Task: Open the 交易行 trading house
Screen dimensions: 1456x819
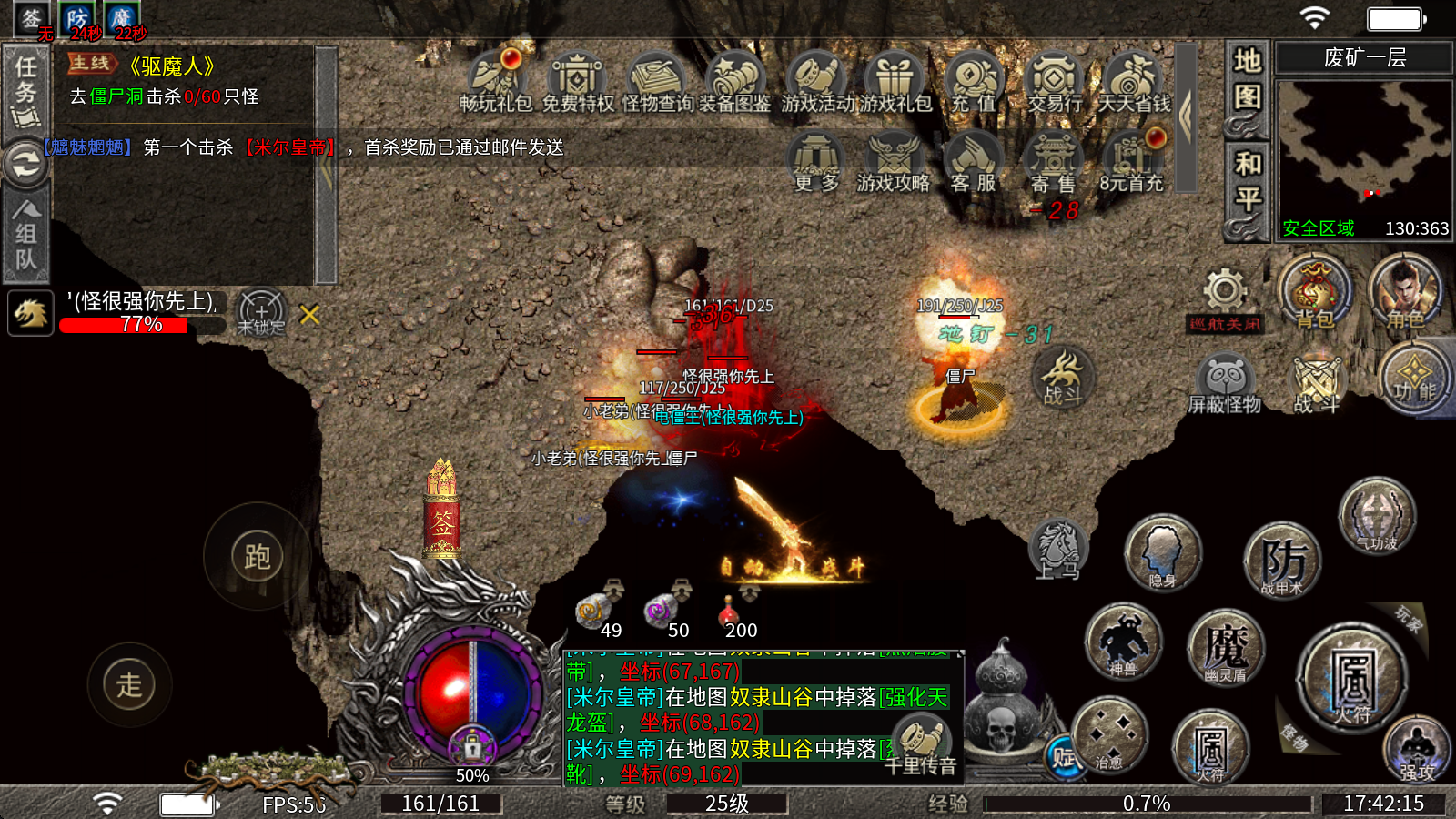Action: click(x=1054, y=81)
